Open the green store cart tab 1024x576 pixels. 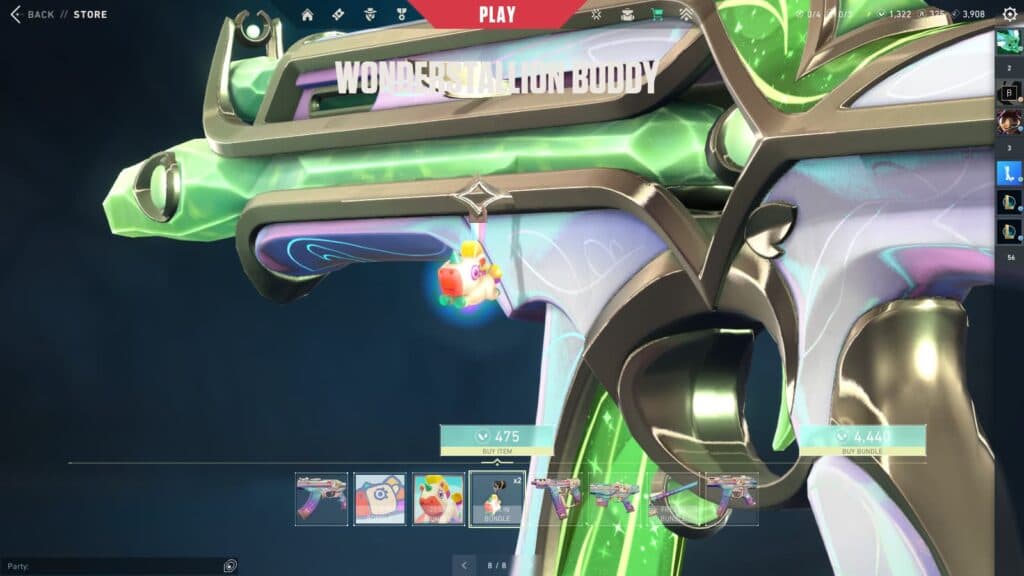point(657,15)
